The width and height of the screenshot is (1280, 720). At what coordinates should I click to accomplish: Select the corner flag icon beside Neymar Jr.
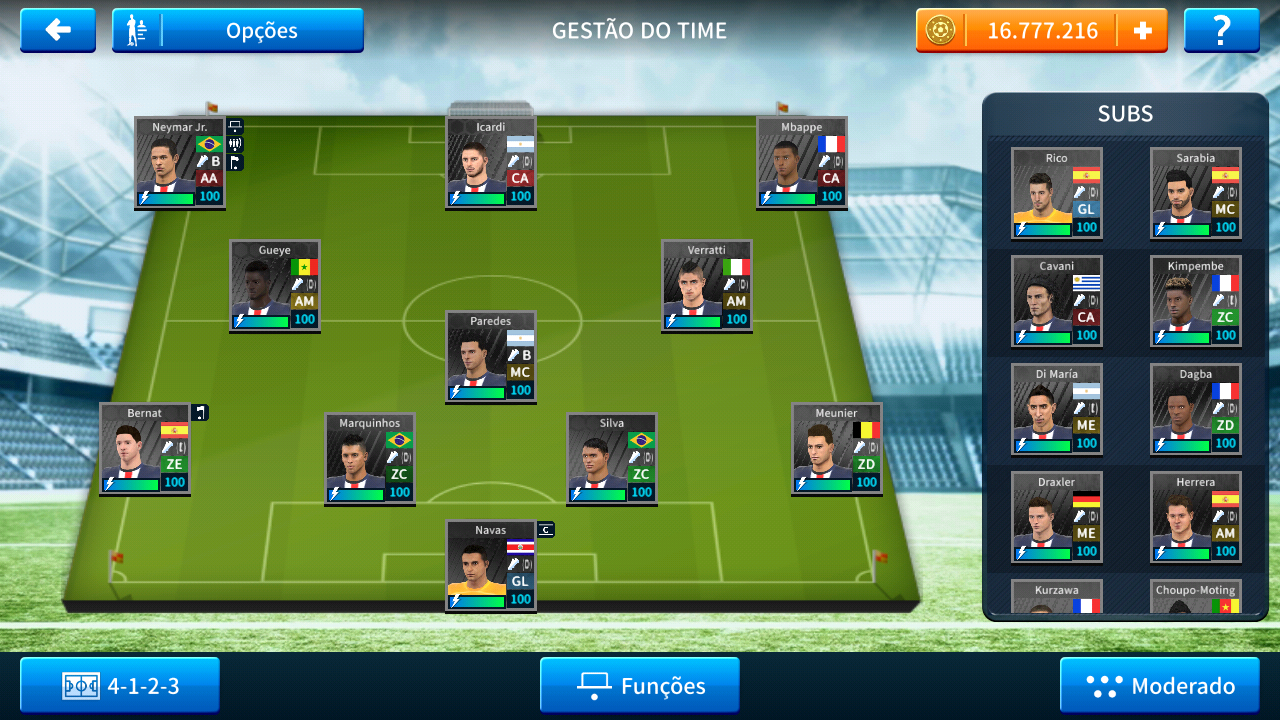(x=235, y=160)
